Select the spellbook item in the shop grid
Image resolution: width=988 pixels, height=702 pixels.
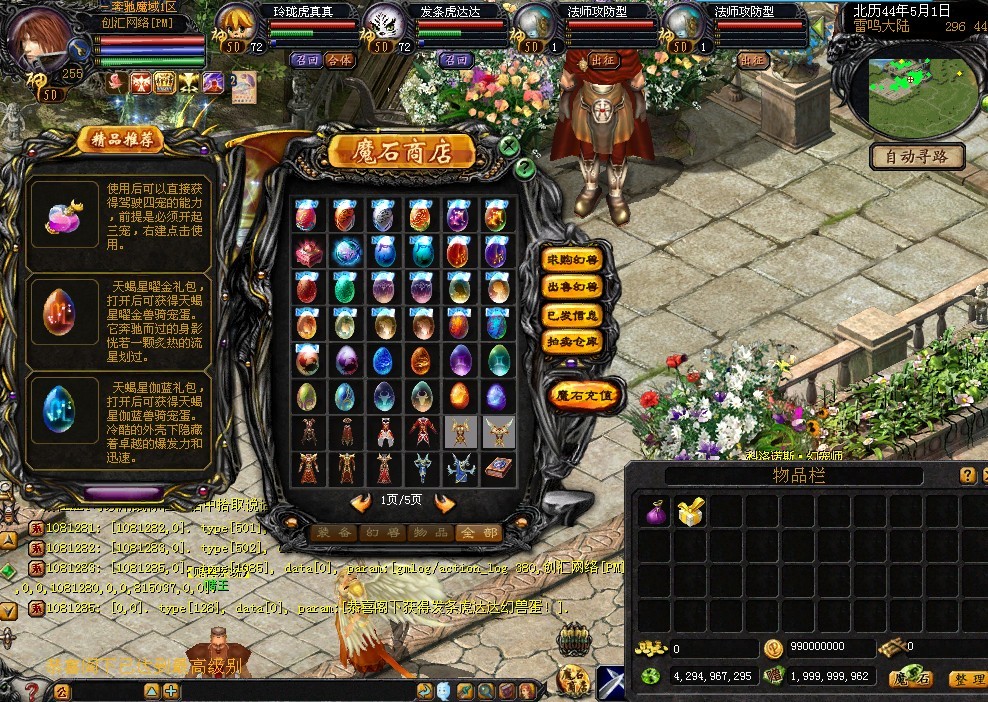[498, 467]
